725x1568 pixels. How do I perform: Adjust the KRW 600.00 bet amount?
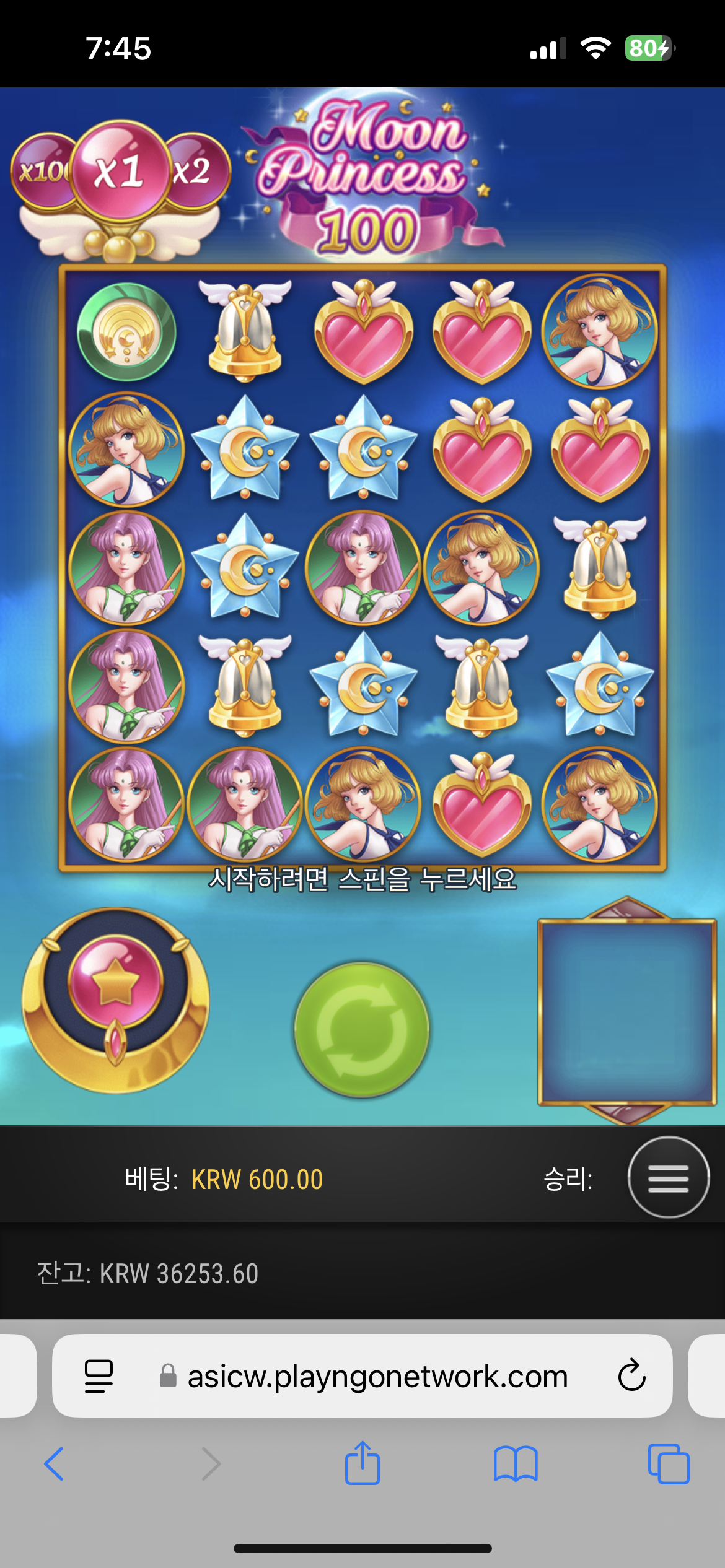[257, 1179]
